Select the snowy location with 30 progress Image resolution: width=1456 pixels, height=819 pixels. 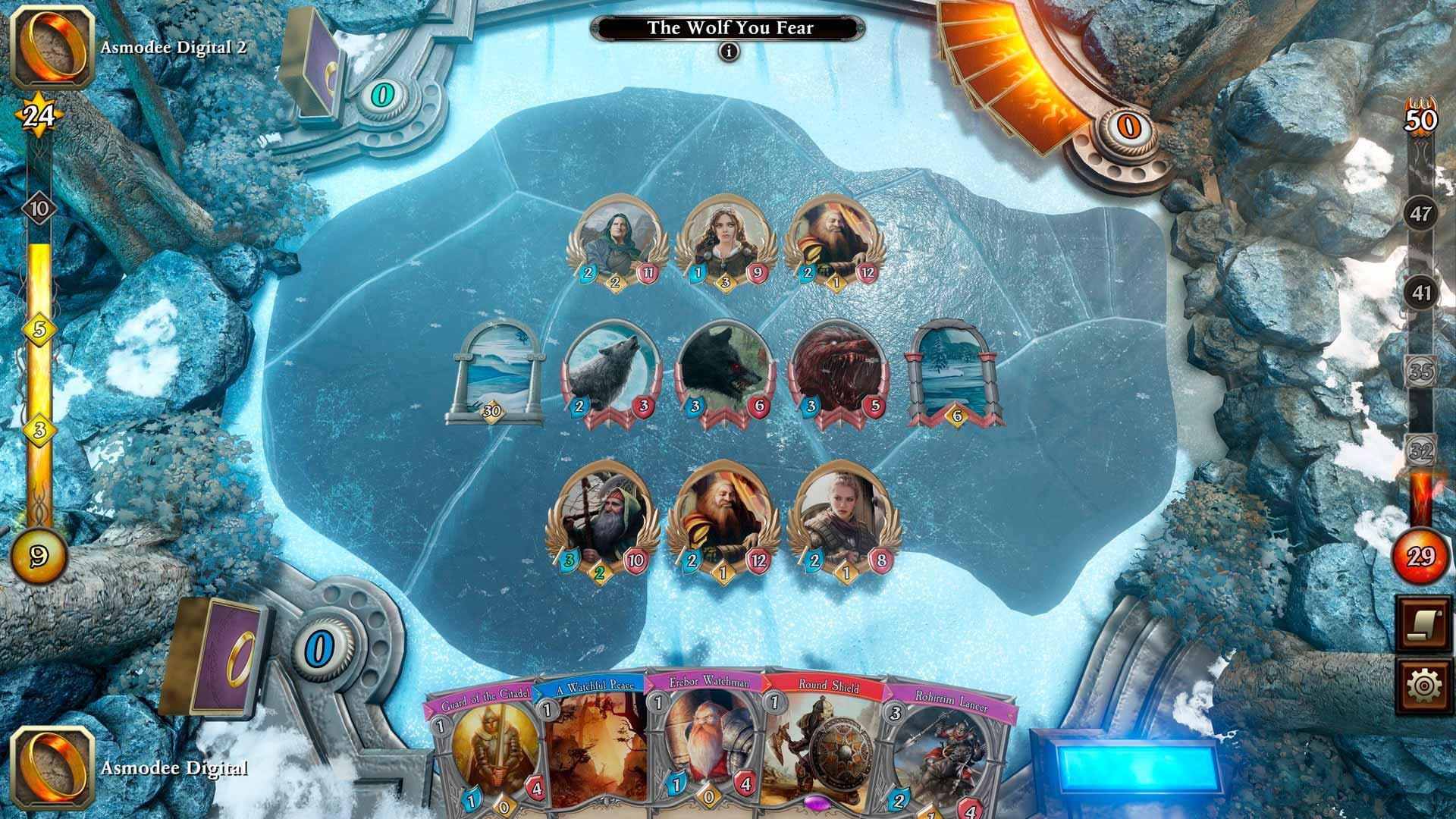pos(495,372)
